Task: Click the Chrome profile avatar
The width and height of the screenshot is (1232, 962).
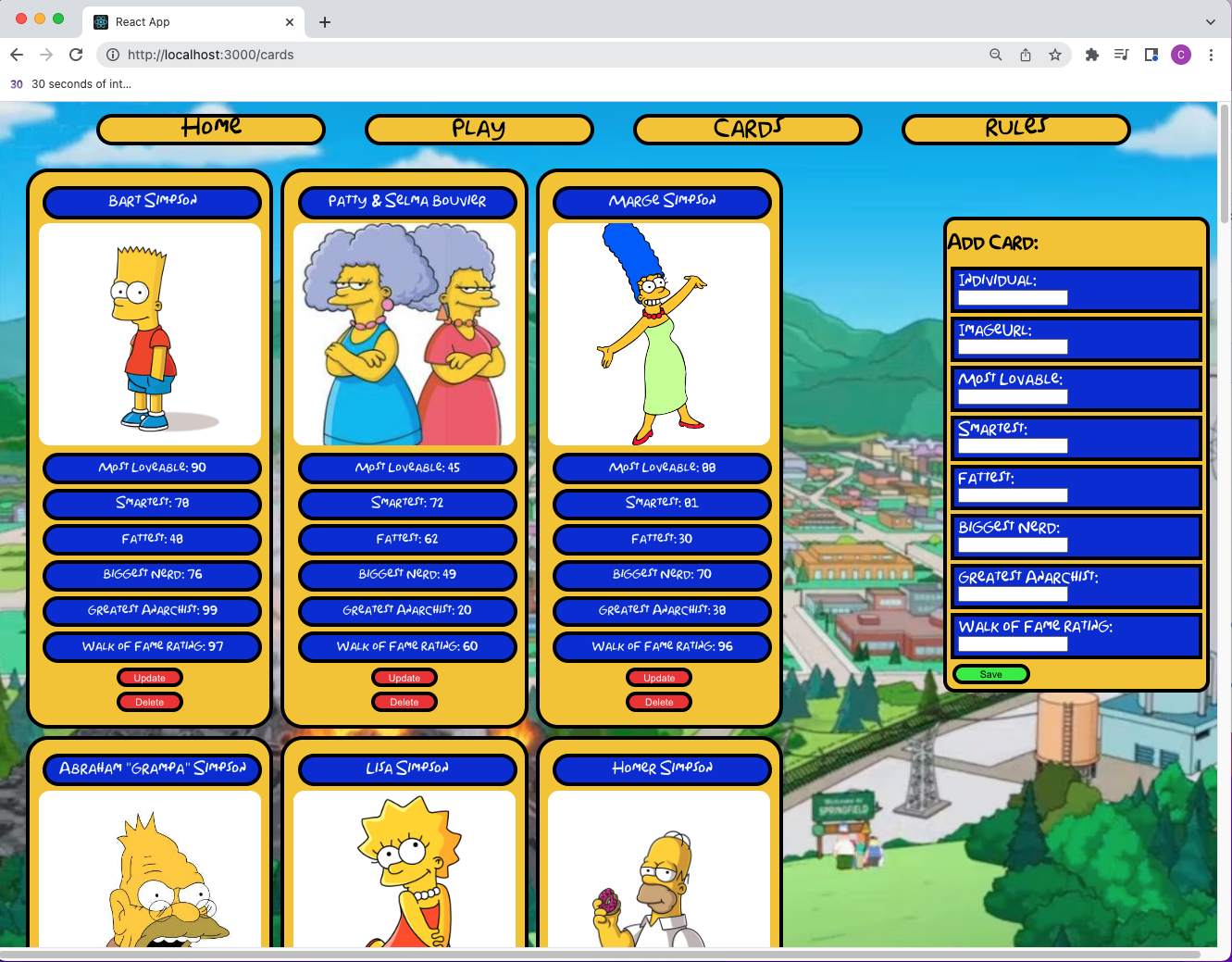Action: click(x=1181, y=55)
